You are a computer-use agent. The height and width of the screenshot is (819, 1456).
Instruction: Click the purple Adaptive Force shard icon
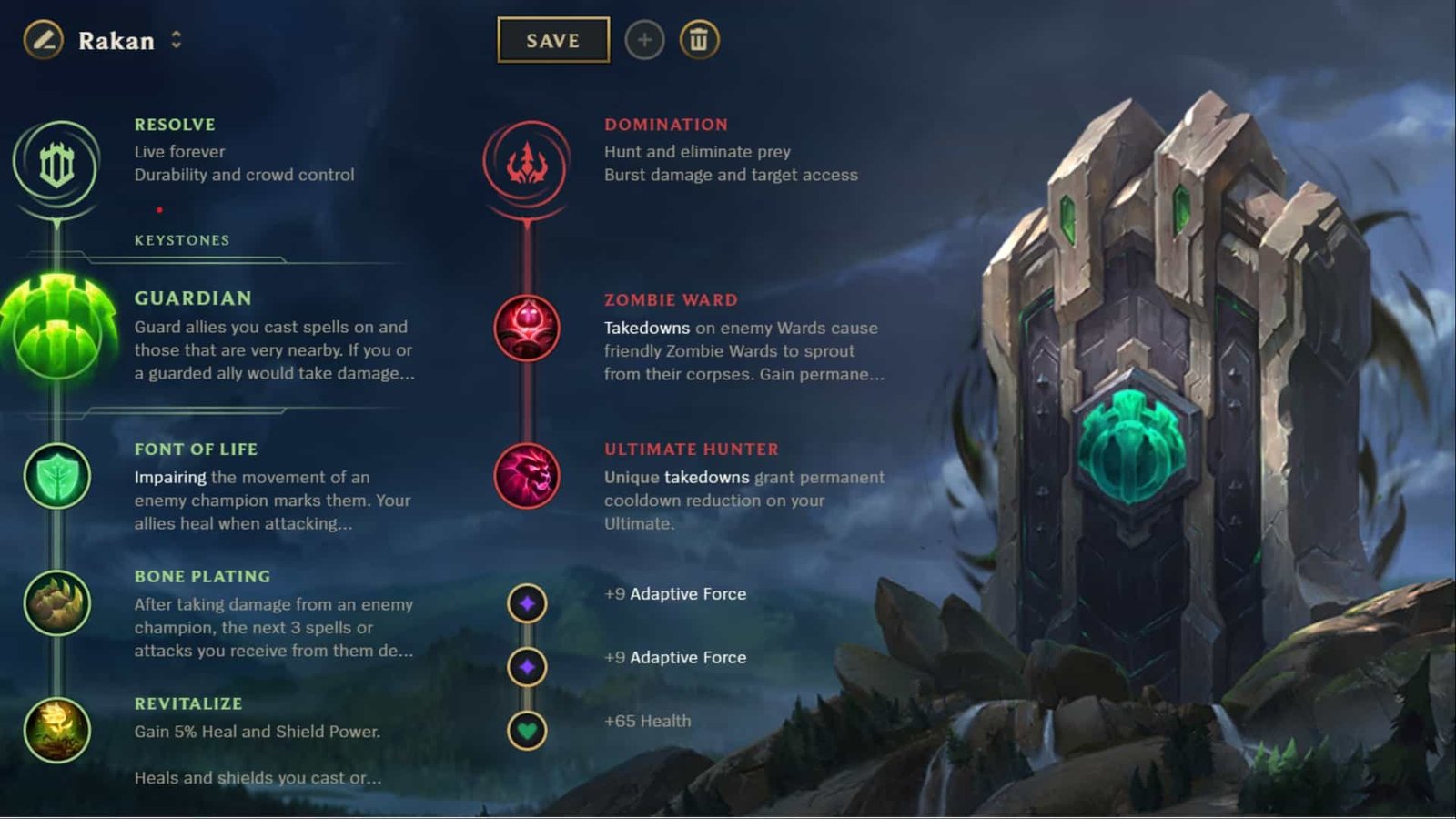tap(528, 602)
